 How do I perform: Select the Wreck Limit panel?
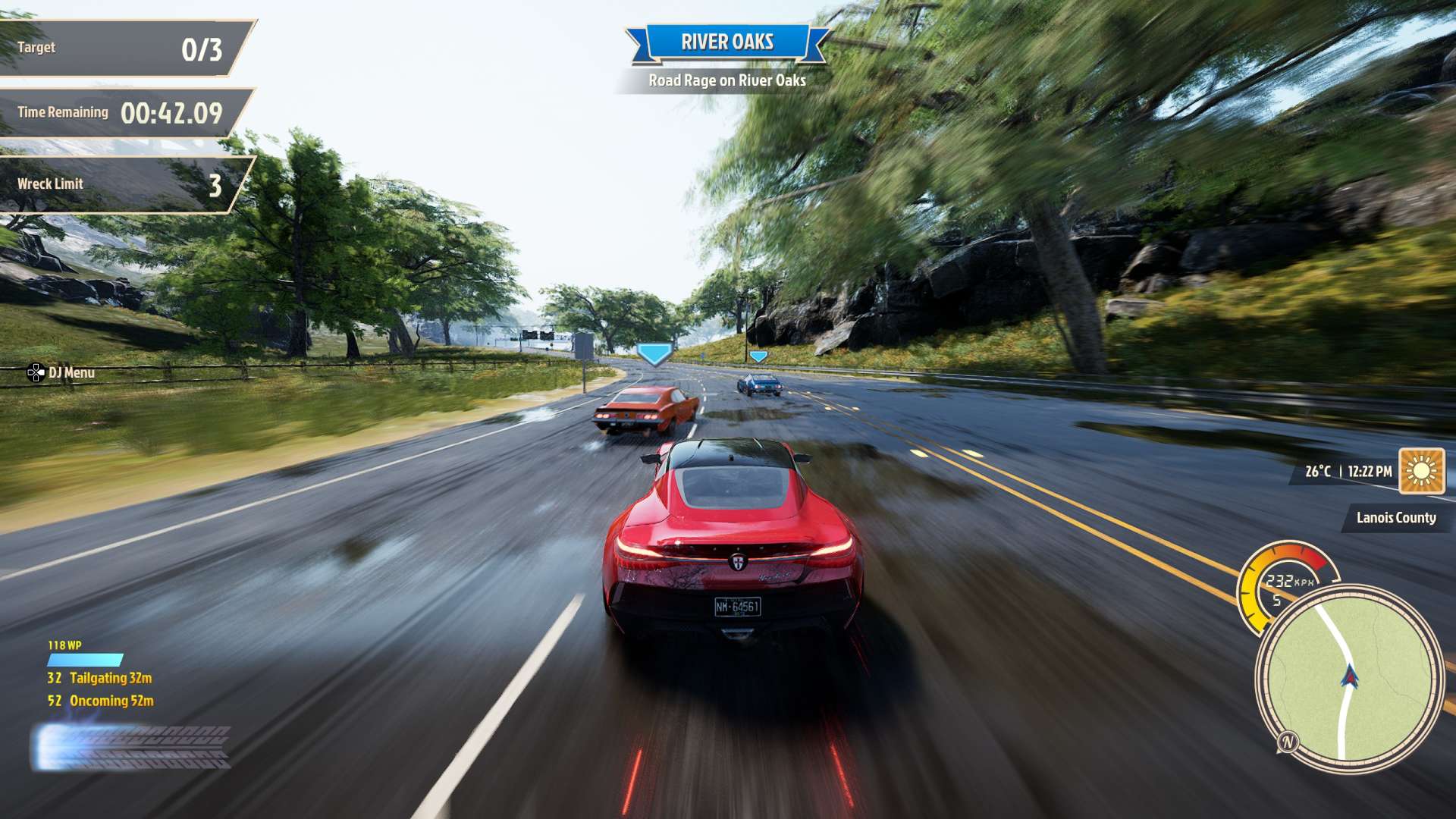pos(121,184)
